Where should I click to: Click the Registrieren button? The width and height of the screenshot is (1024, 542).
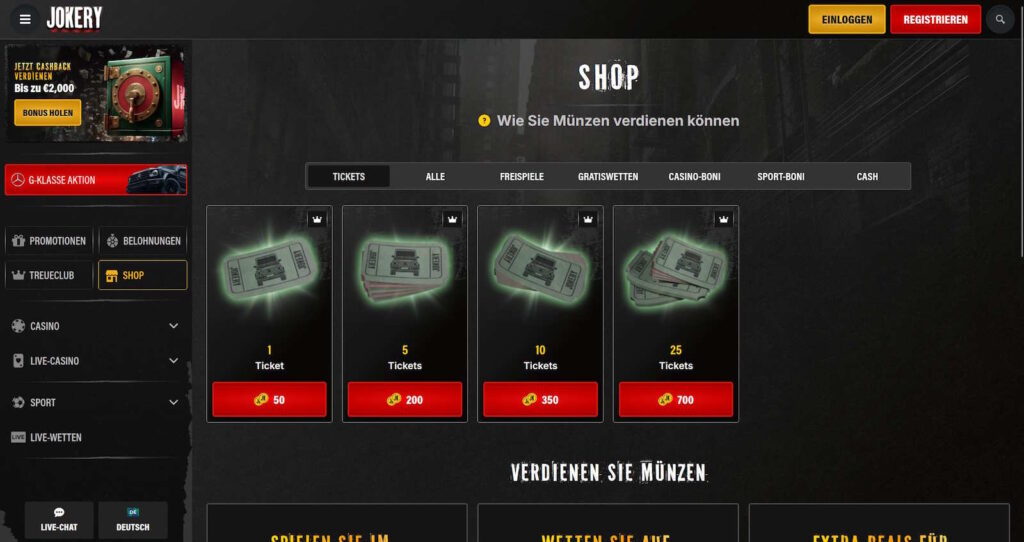(x=935, y=19)
